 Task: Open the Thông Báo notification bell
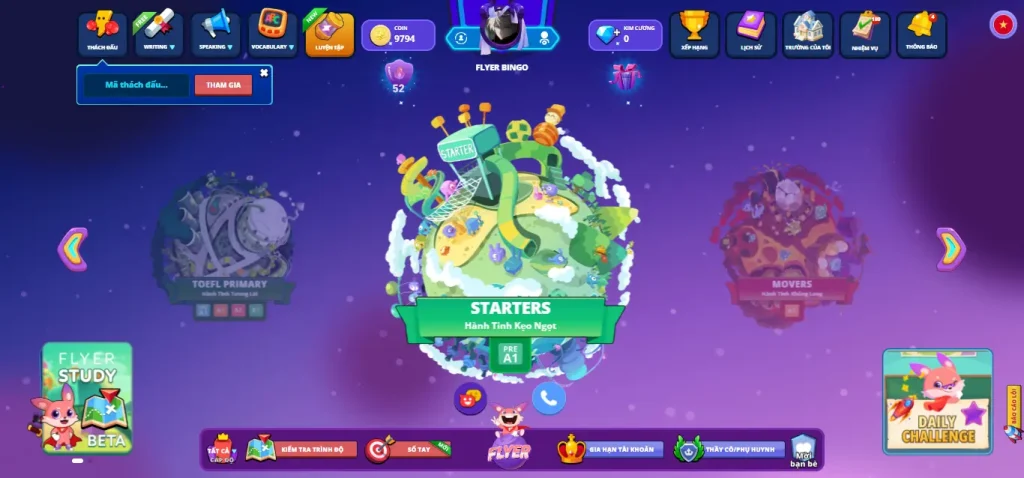pos(921,33)
